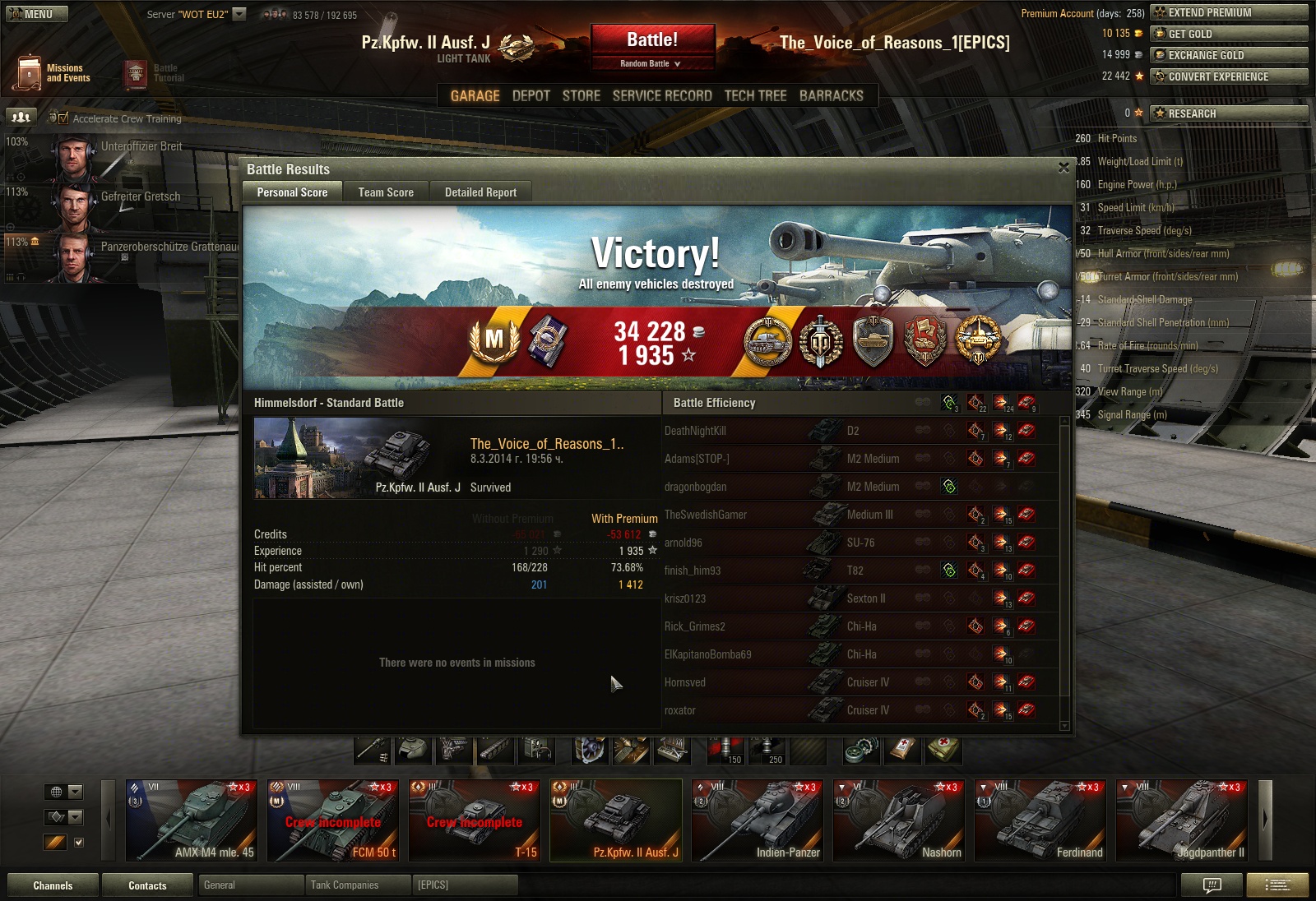Toggle Accelerate Crew Training checkbox
Image resolution: width=1316 pixels, height=901 pixels.
coord(64,118)
